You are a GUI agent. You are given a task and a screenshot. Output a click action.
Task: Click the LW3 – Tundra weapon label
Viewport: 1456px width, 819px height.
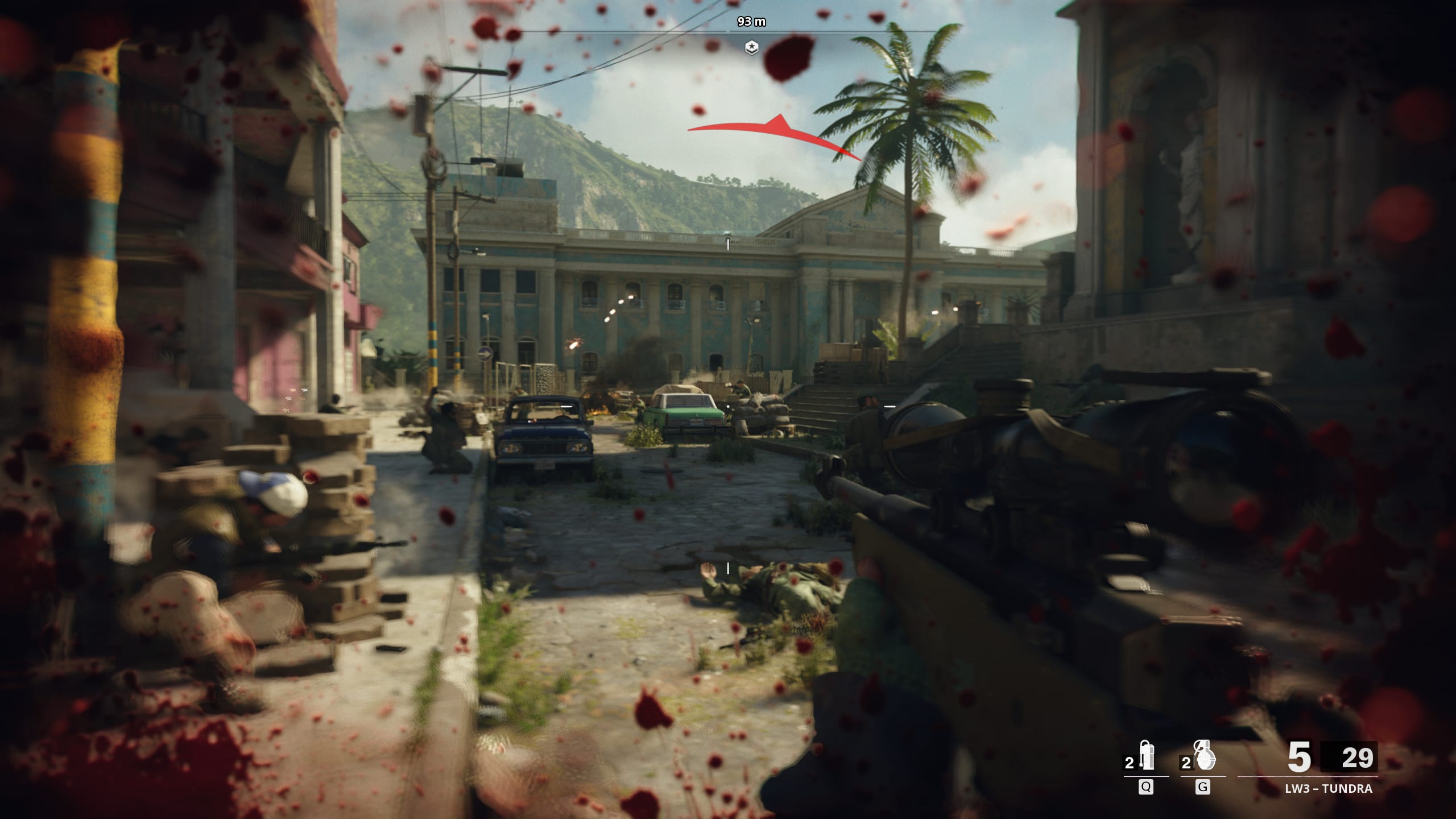(1327, 789)
